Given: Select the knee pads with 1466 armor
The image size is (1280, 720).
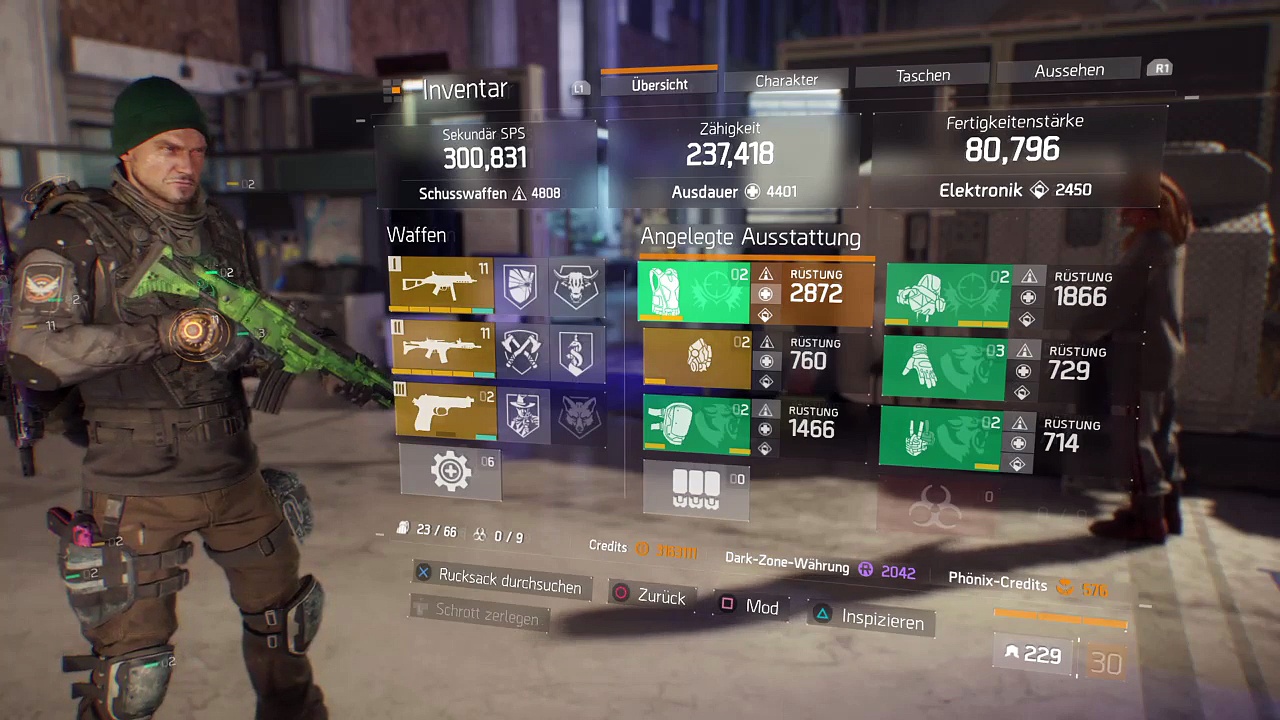Looking at the screenshot, I should 697,425.
